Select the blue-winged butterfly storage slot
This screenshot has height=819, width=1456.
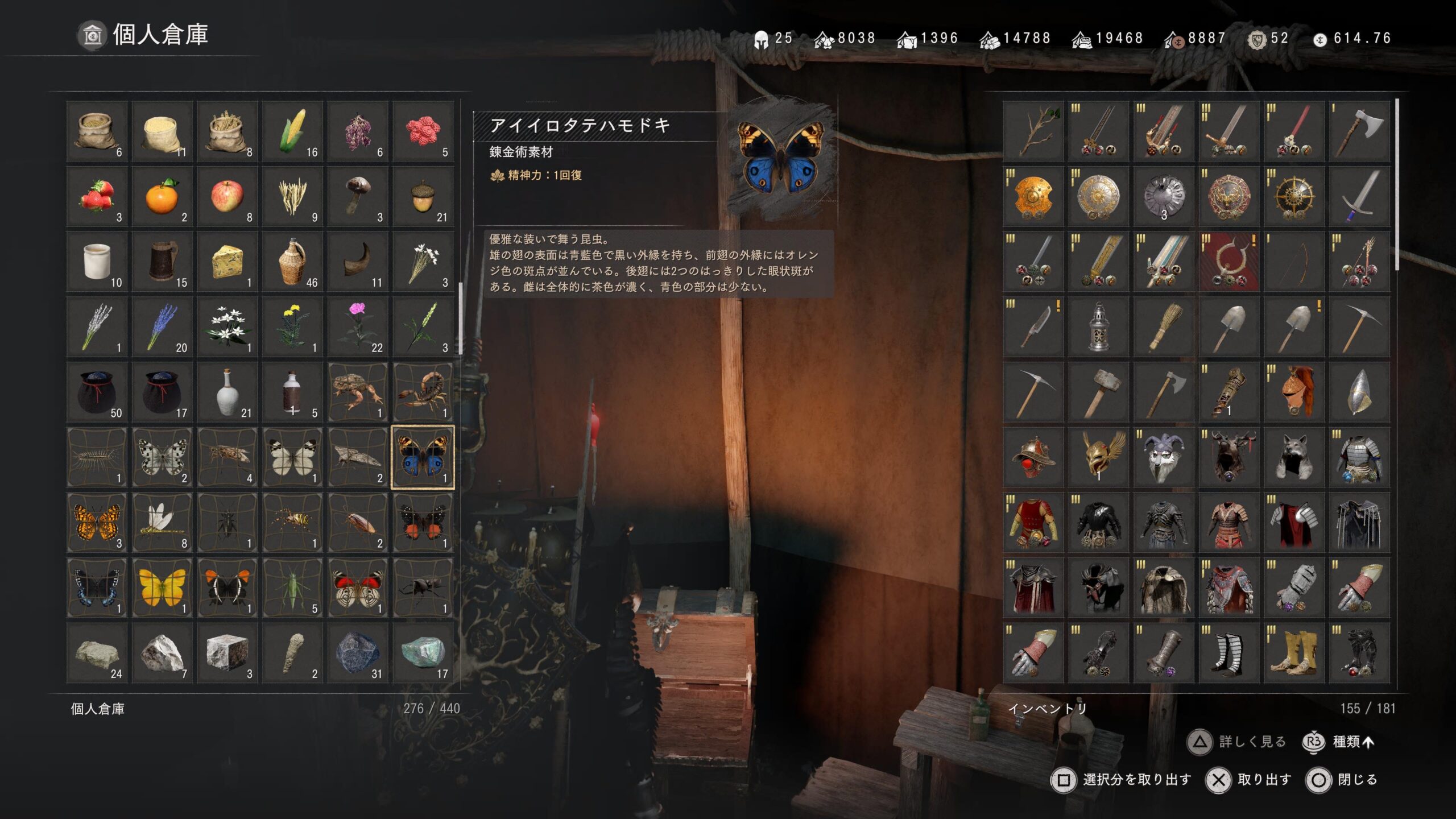(x=423, y=457)
